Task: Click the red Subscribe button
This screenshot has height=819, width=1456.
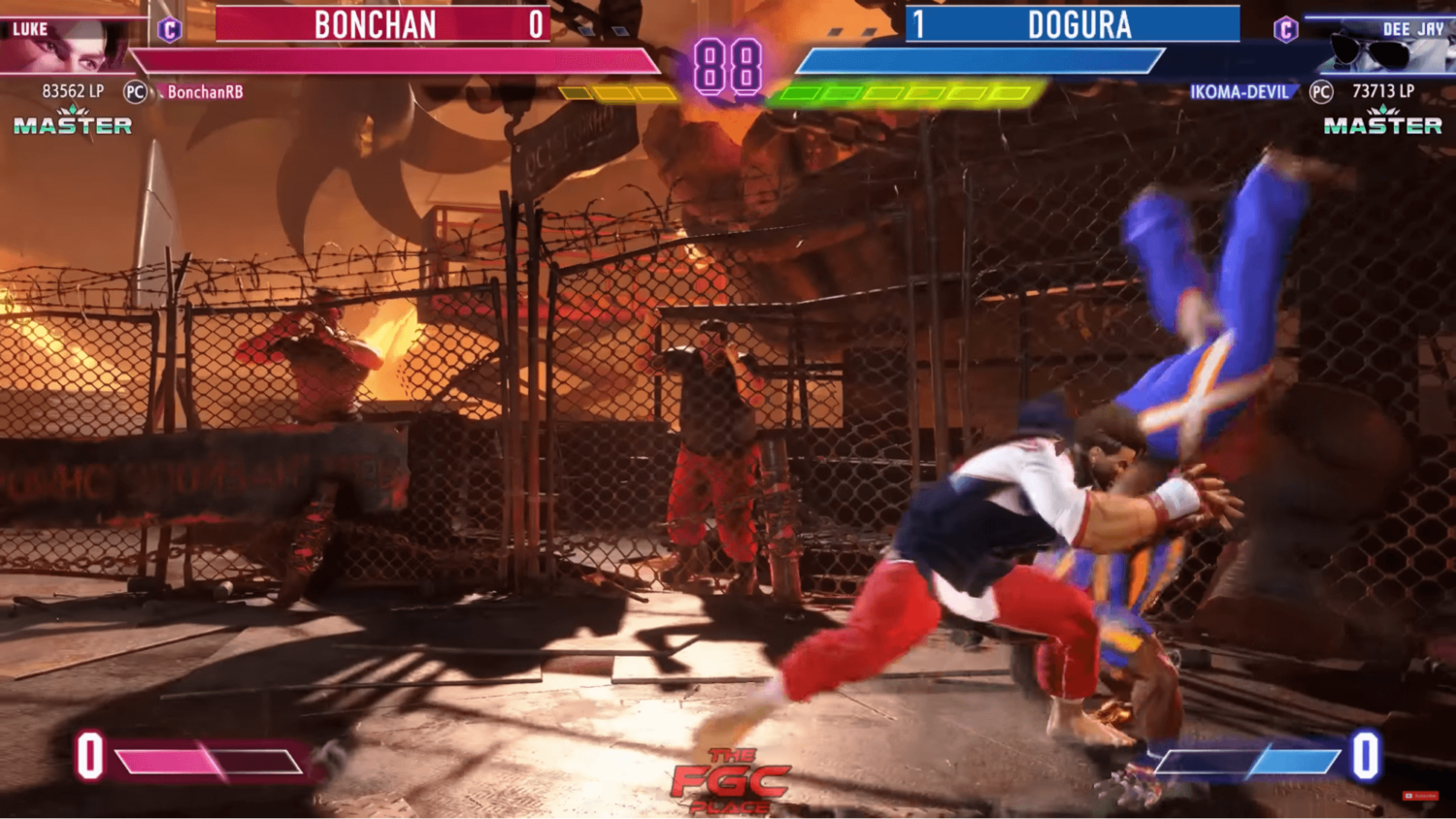Action: click(x=1420, y=796)
